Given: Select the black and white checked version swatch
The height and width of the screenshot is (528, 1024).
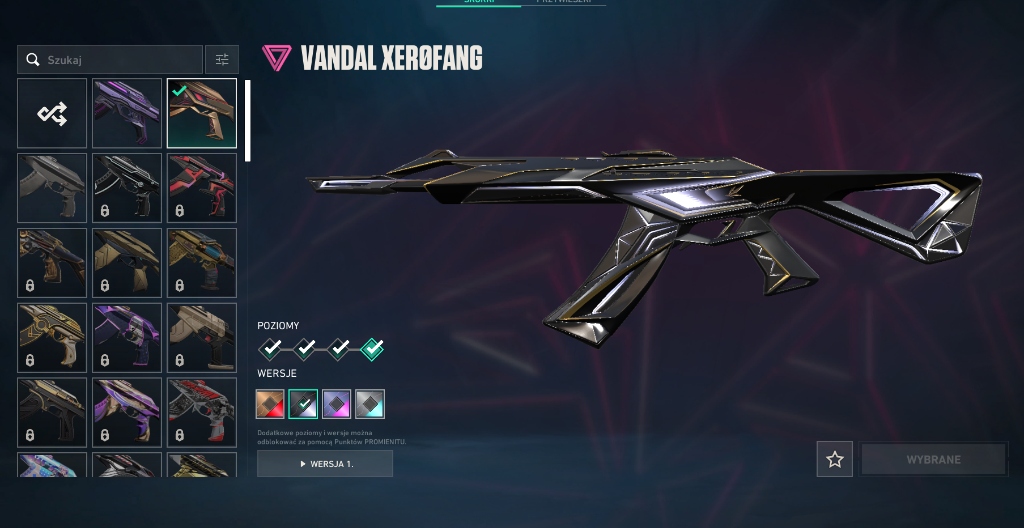Looking at the screenshot, I should 303,404.
